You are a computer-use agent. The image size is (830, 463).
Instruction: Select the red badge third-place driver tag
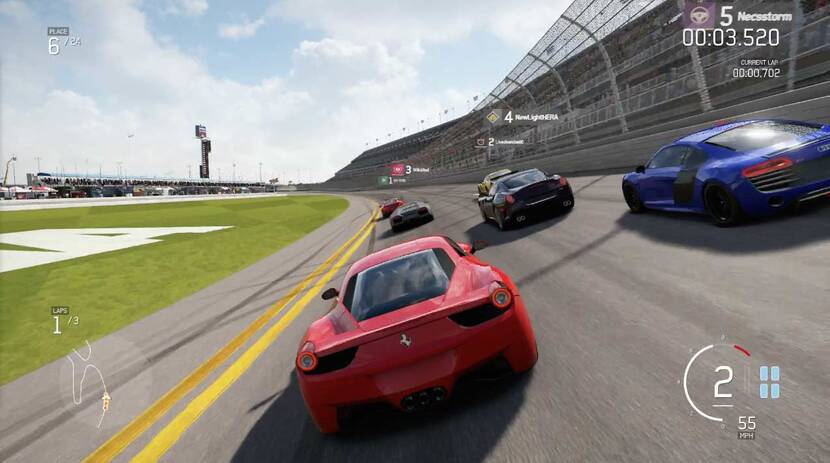tap(410, 170)
